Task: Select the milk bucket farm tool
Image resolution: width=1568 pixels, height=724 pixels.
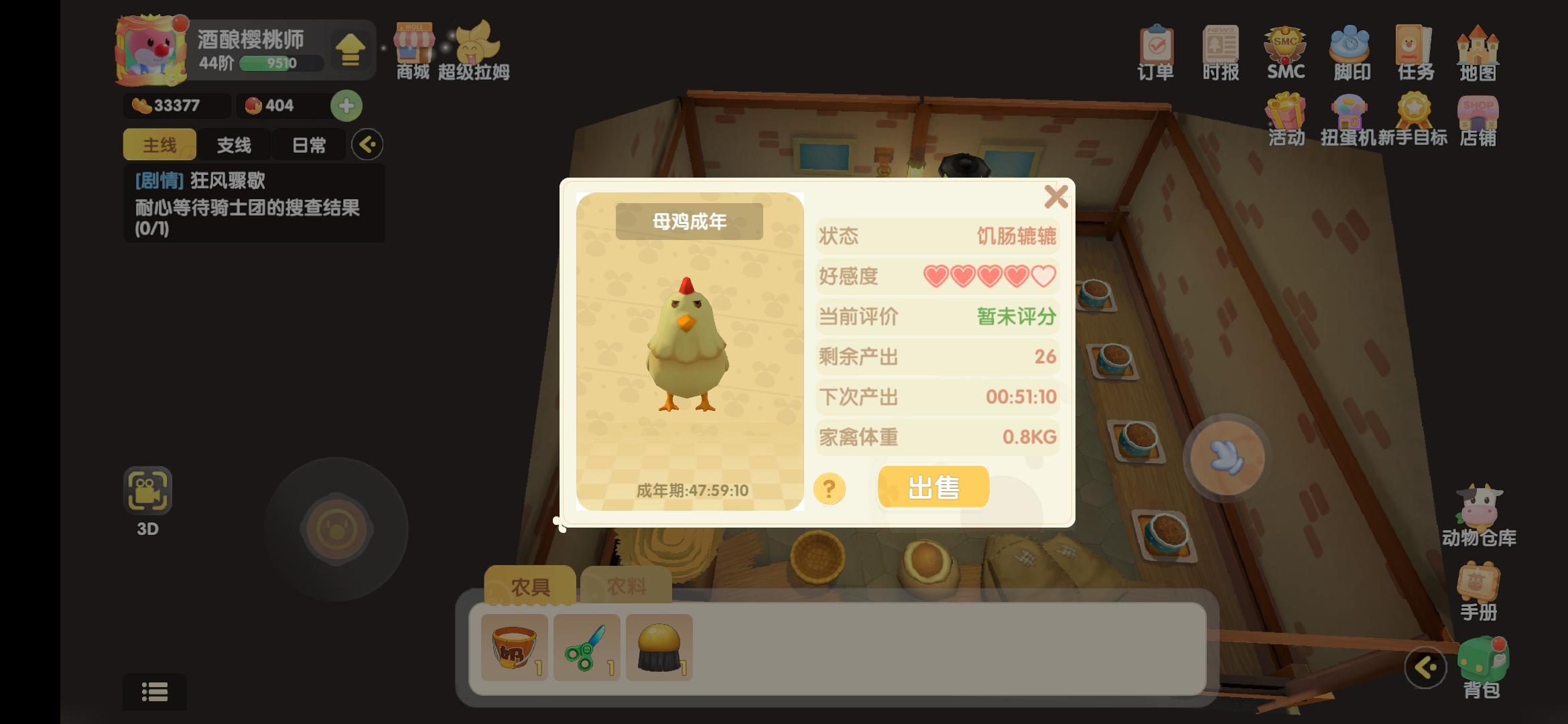Action: pos(513,646)
